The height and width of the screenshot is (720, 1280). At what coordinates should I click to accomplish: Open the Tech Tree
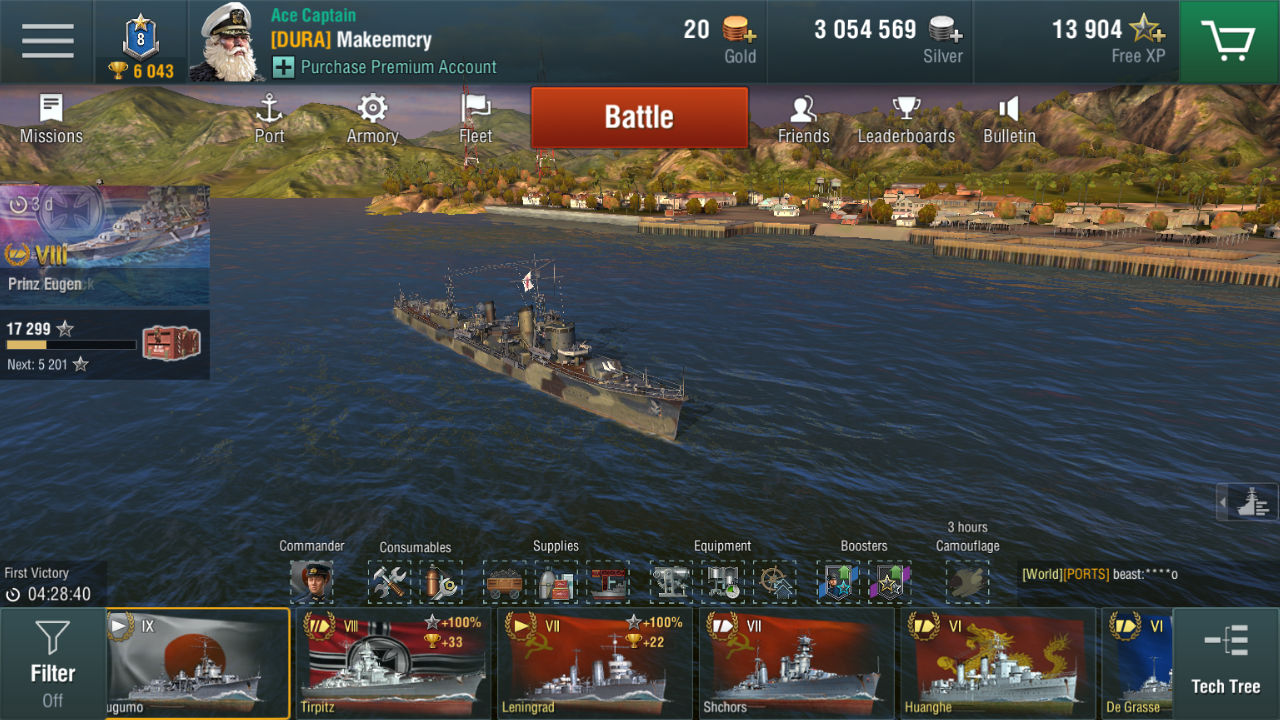pos(1226,664)
